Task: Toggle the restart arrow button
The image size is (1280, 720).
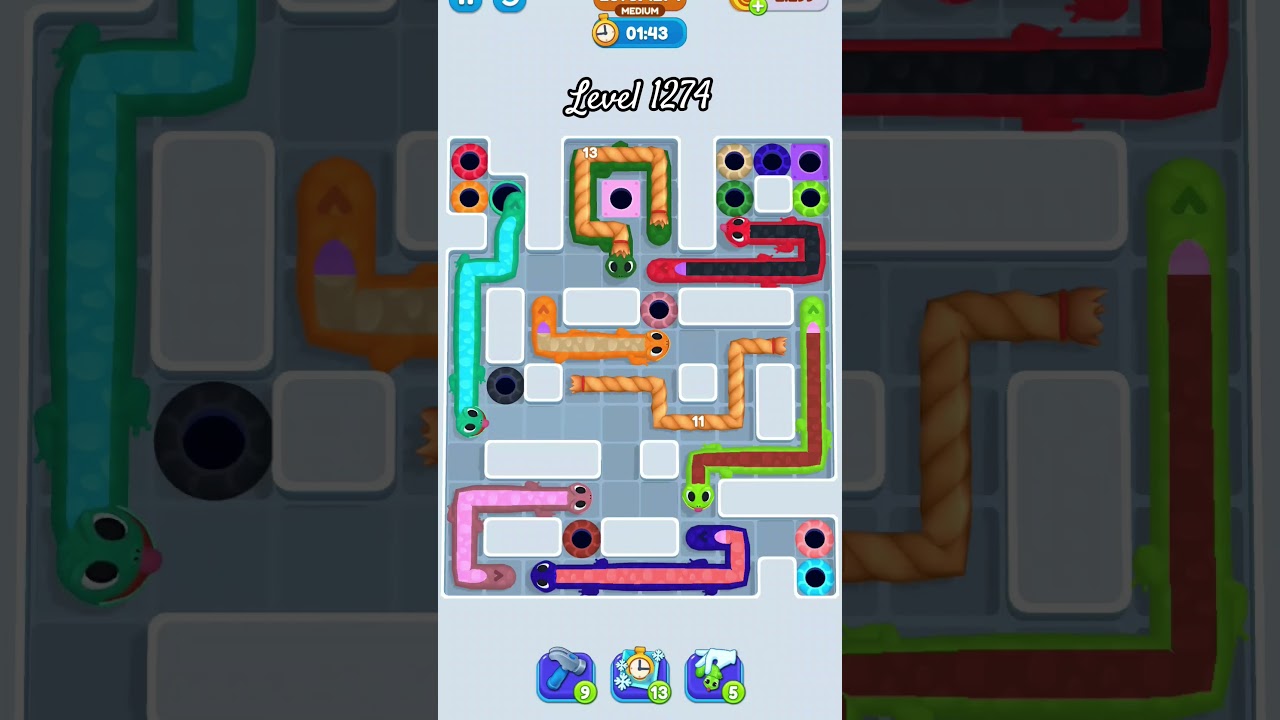Action: (510, 5)
